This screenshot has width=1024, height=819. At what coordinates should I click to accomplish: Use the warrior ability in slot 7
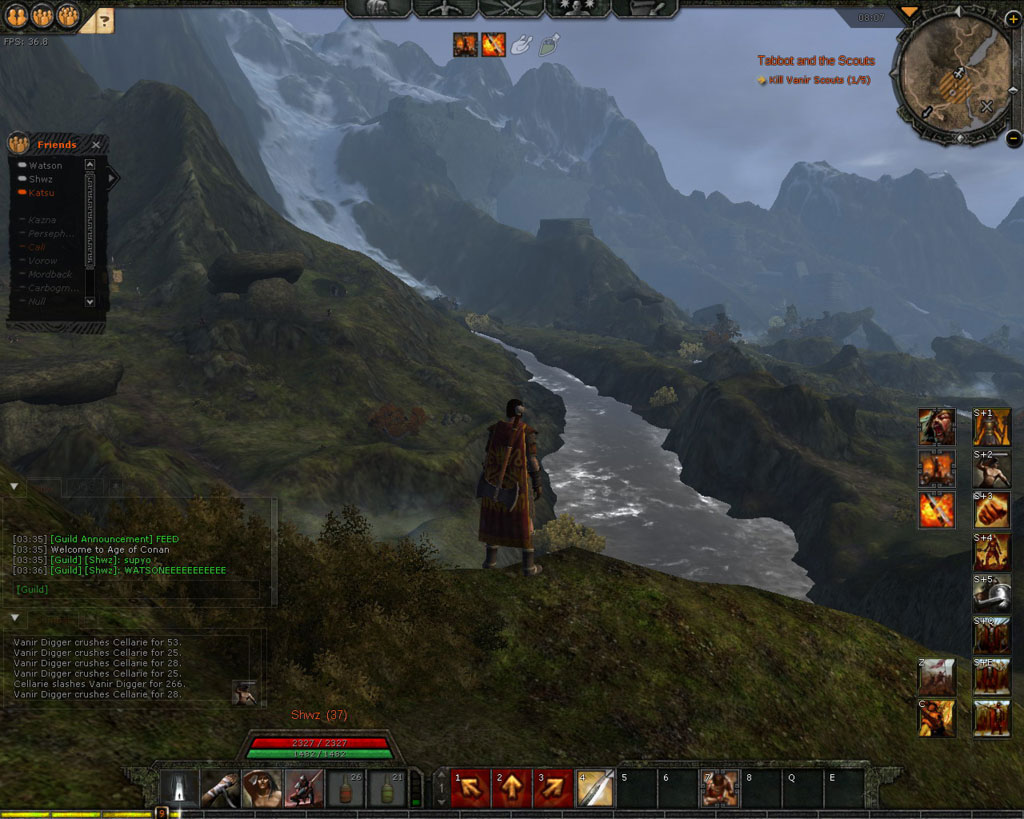719,788
